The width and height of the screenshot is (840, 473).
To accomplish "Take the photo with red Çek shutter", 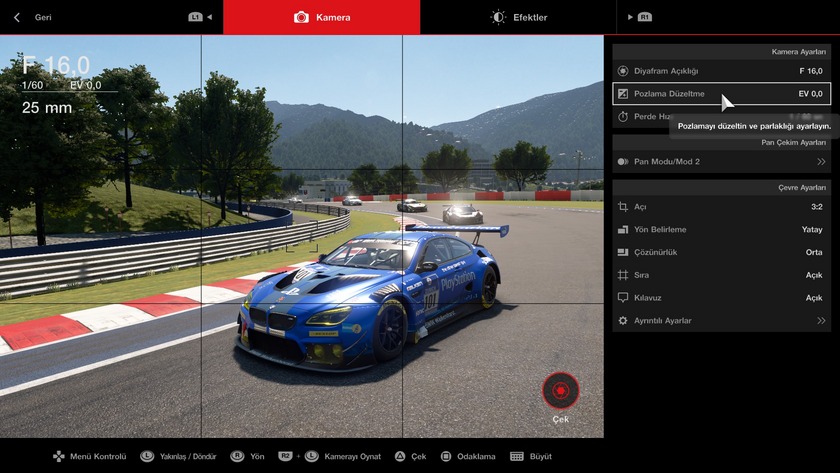I will pos(560,390).
